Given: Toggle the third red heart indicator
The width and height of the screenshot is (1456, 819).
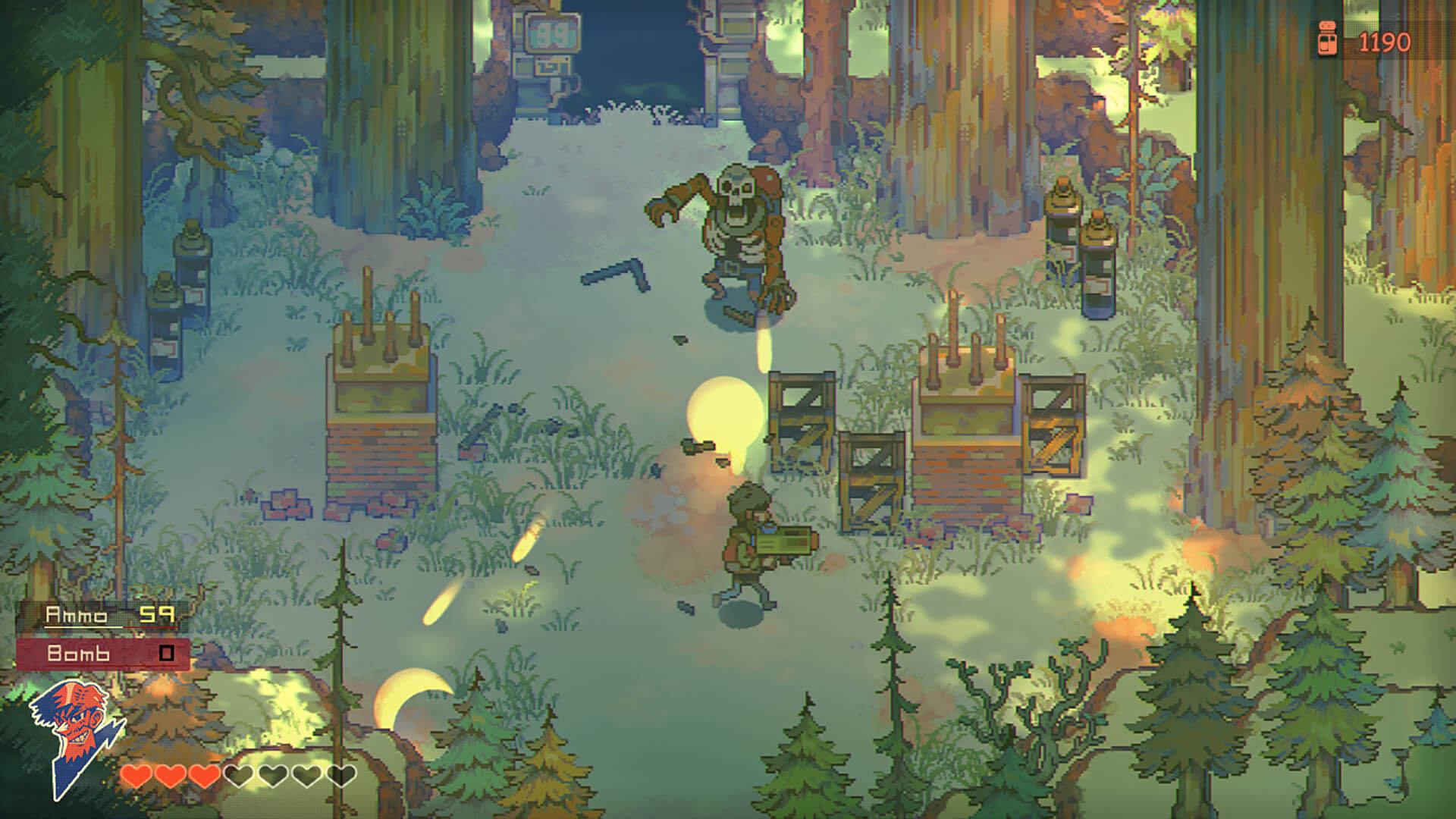Looking at the screenshot, I should 203,776.
